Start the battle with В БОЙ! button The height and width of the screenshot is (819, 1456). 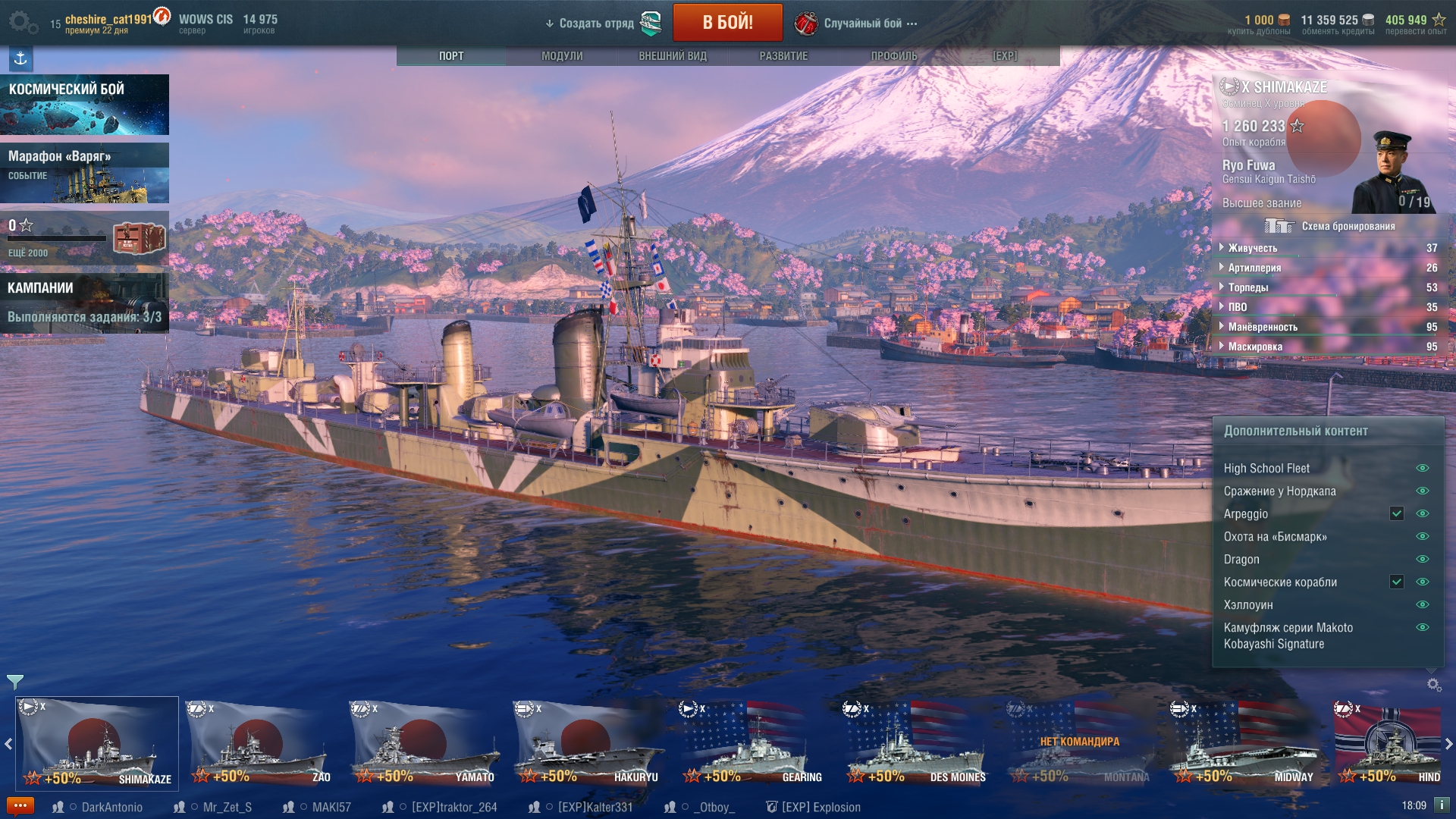727,22
